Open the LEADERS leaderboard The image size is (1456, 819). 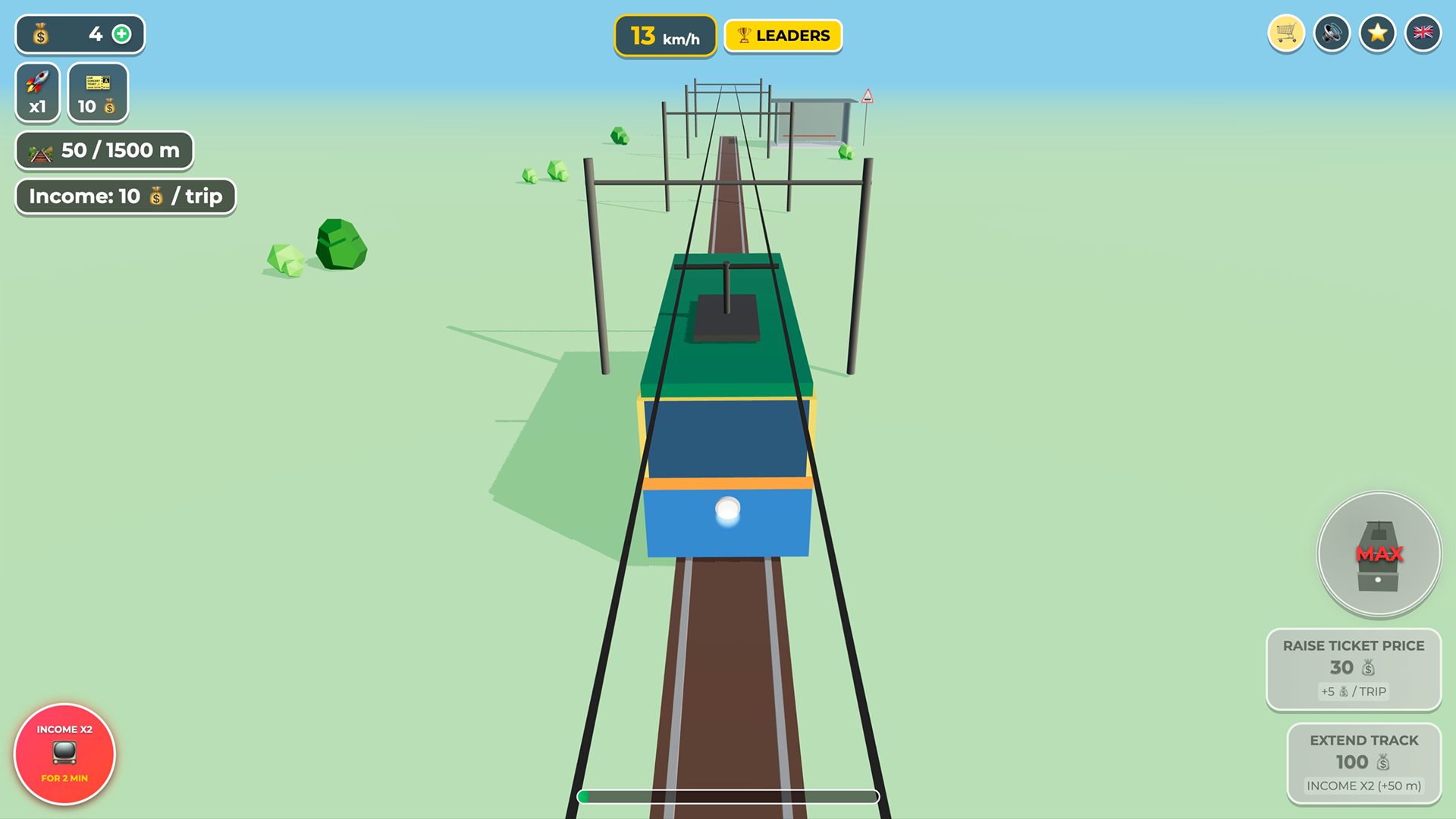pyautogui.click(x=783, y=35)
